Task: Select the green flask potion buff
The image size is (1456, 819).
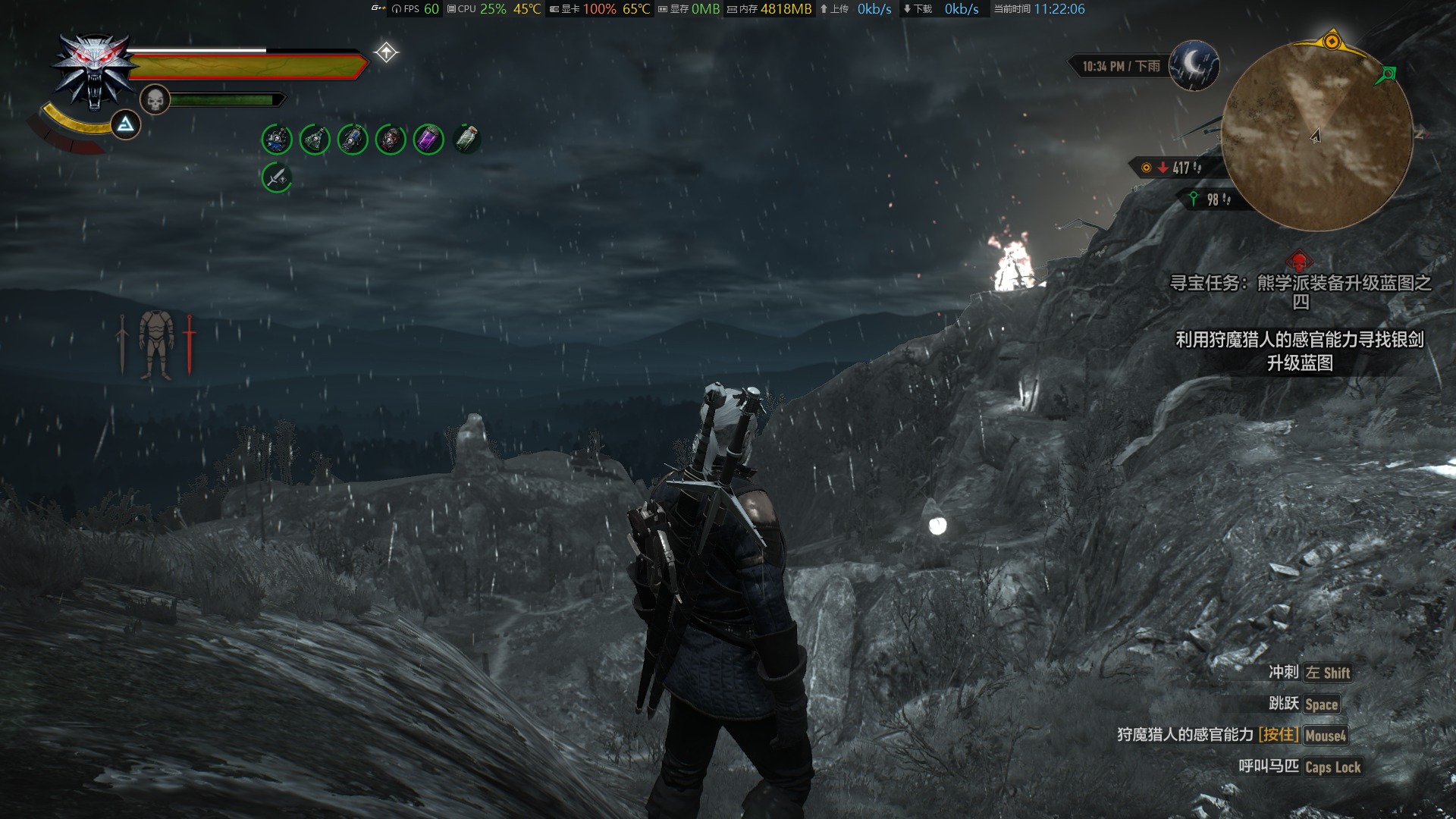Action: click(x=315, y=140)
